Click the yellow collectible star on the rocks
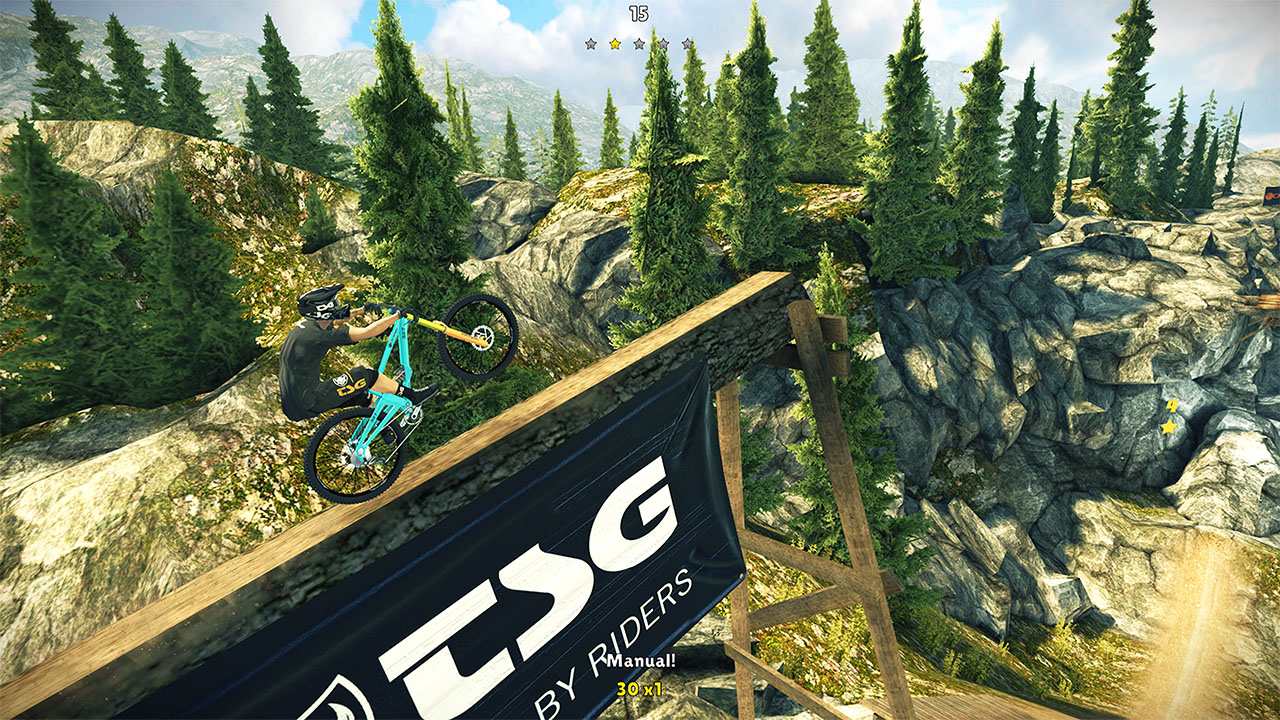Viewport: 1280px width, 720px height. pos(1169,427)
